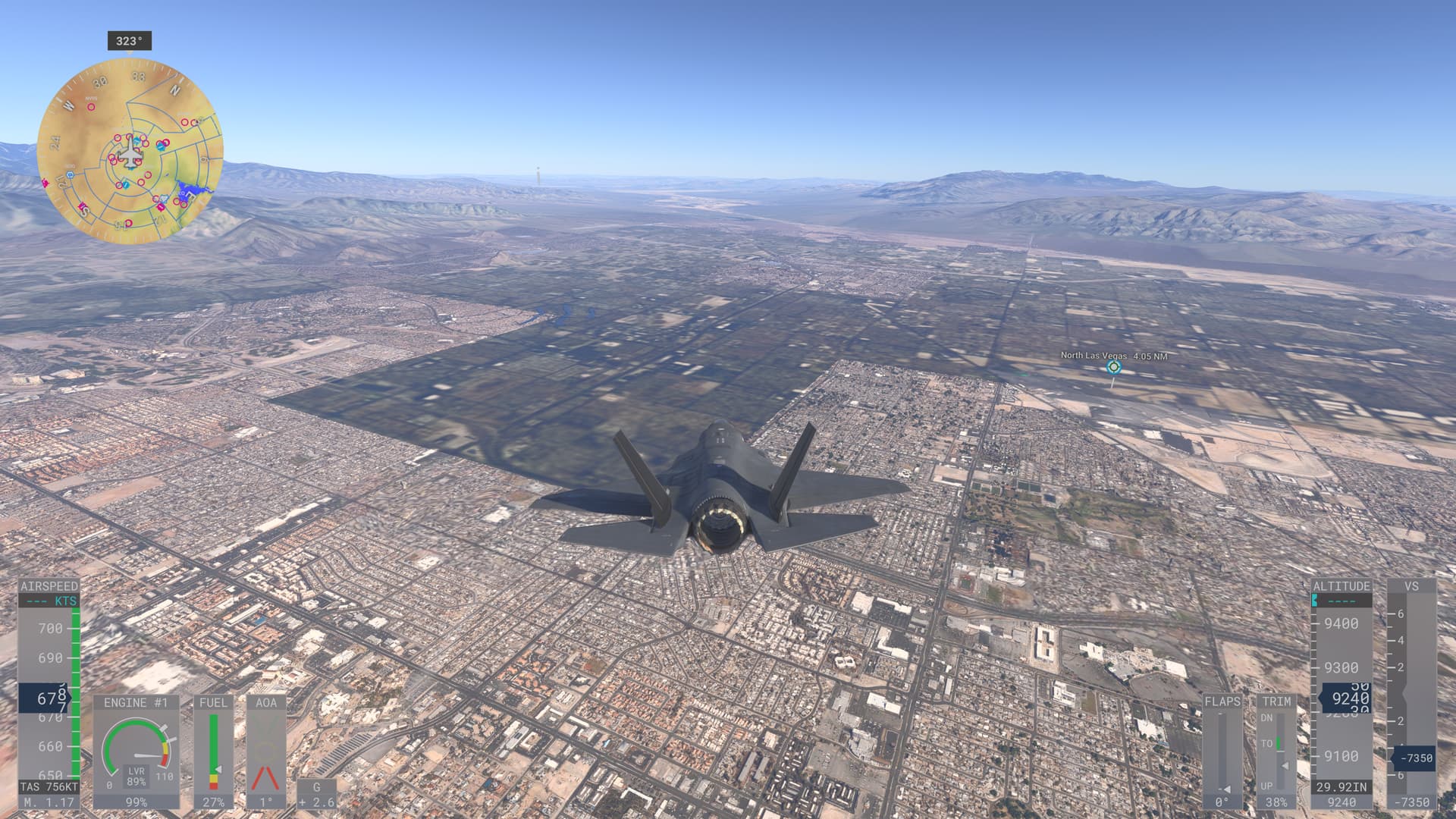The width and height of the screenshot is (1456, 819).
Task: Click the blue airport symbol on the minimap
Action: [70, 174]
